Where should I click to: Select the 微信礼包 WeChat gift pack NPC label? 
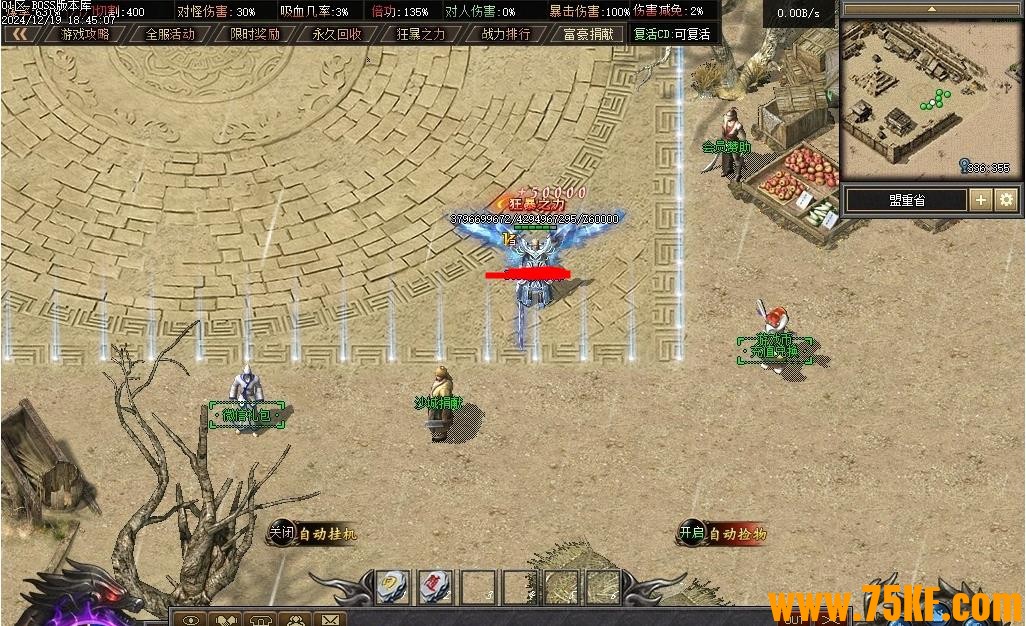pyautogui.click(x=247, y=415)
